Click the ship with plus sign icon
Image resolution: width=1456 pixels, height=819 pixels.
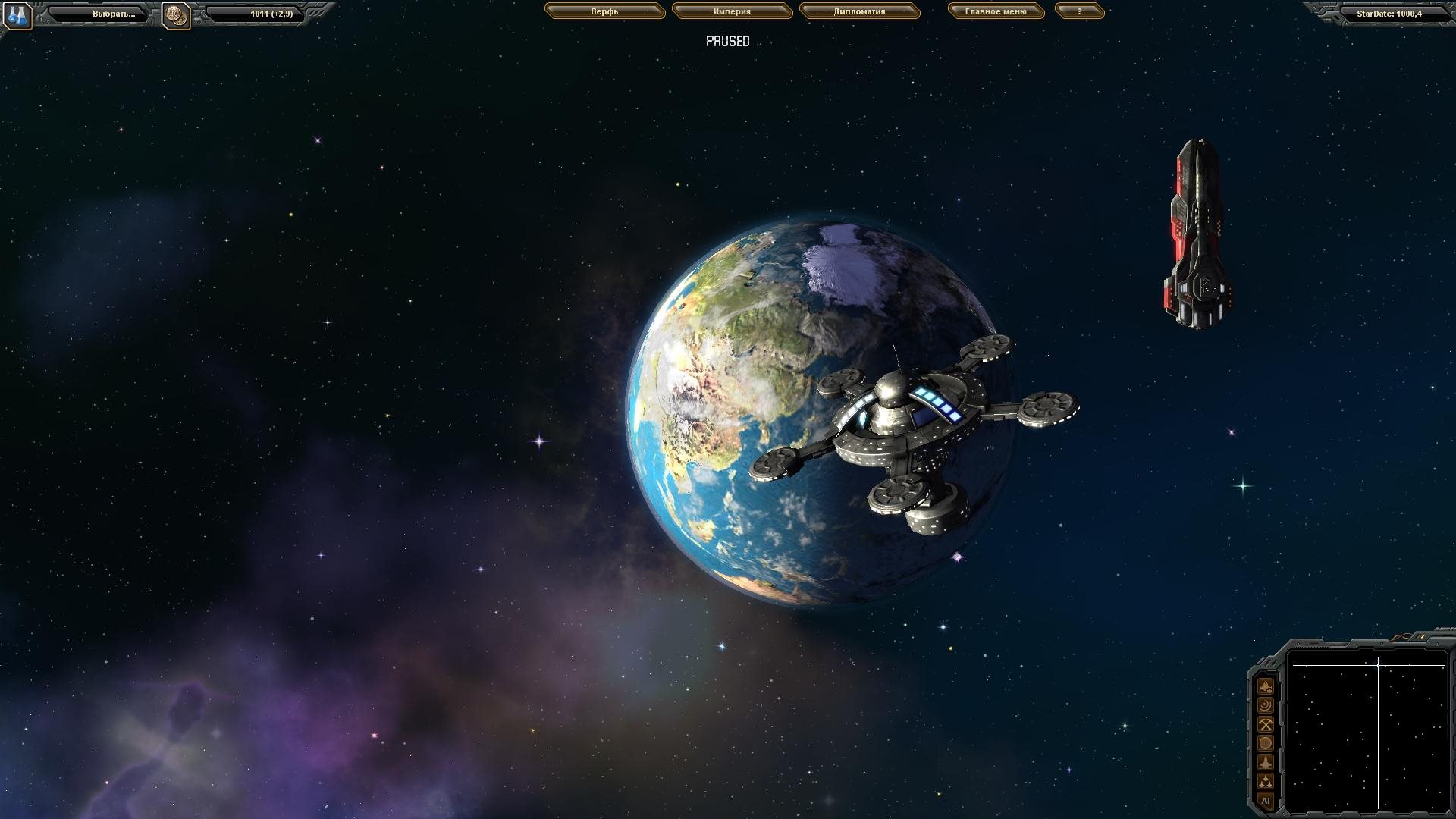tap(1266, 686)
